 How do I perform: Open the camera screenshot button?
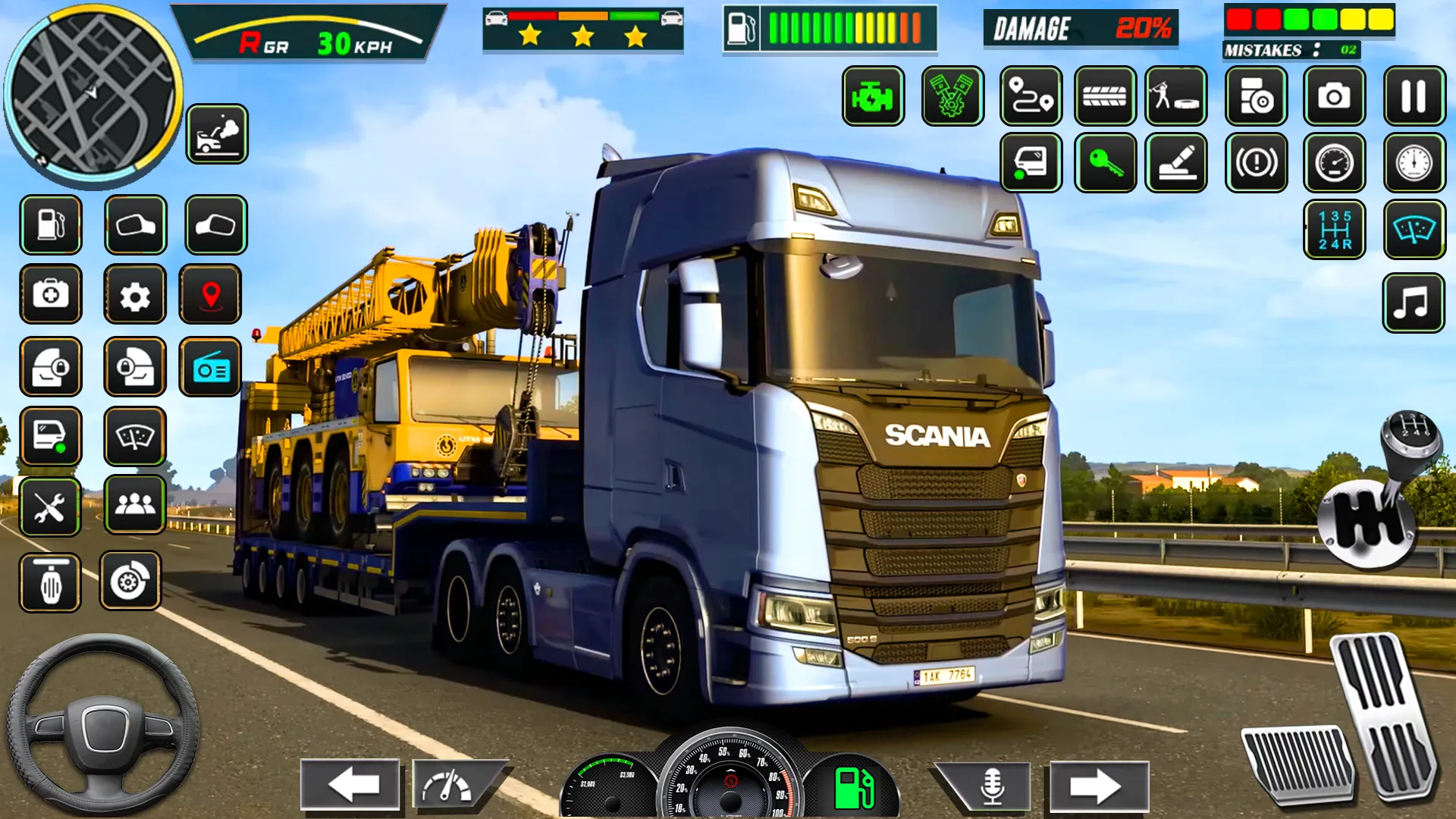(x=1334, y=96)
